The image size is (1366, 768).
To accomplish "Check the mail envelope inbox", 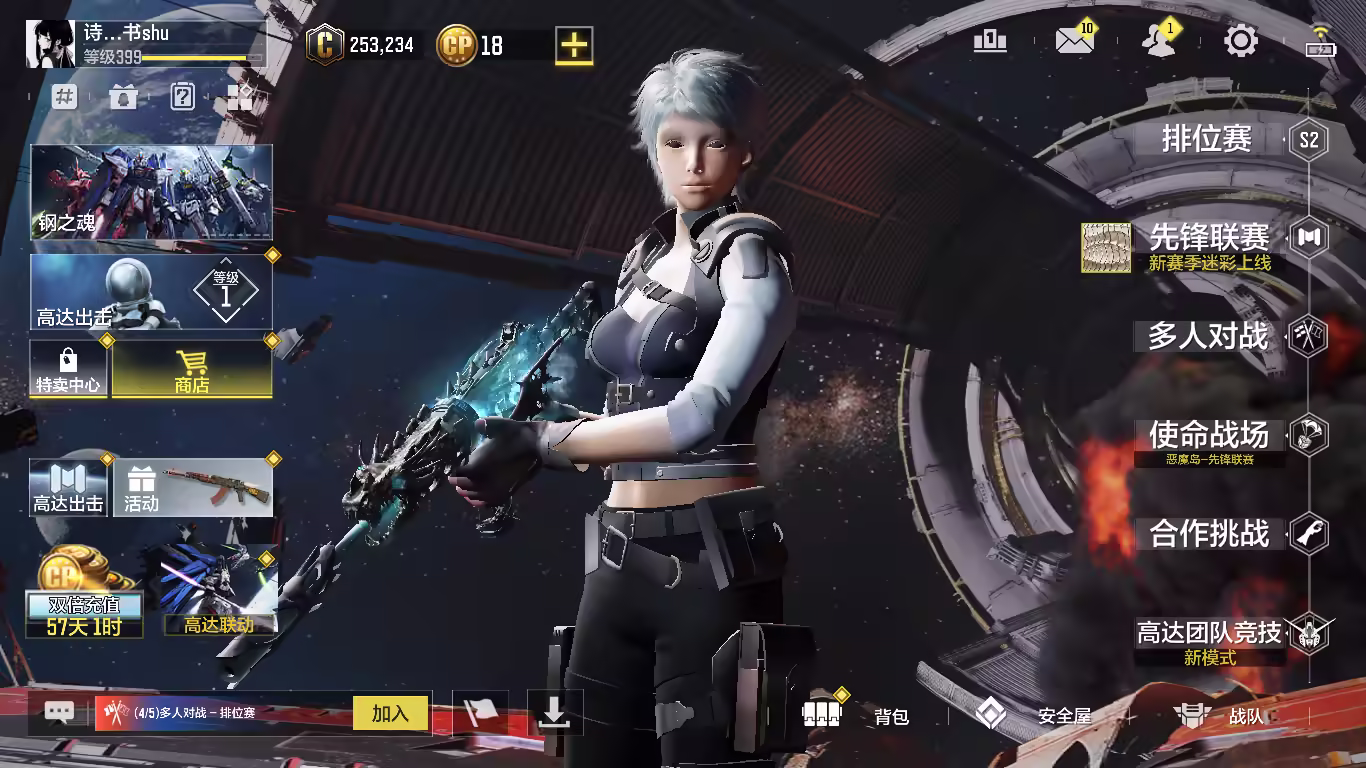I will click(1074, 41).
